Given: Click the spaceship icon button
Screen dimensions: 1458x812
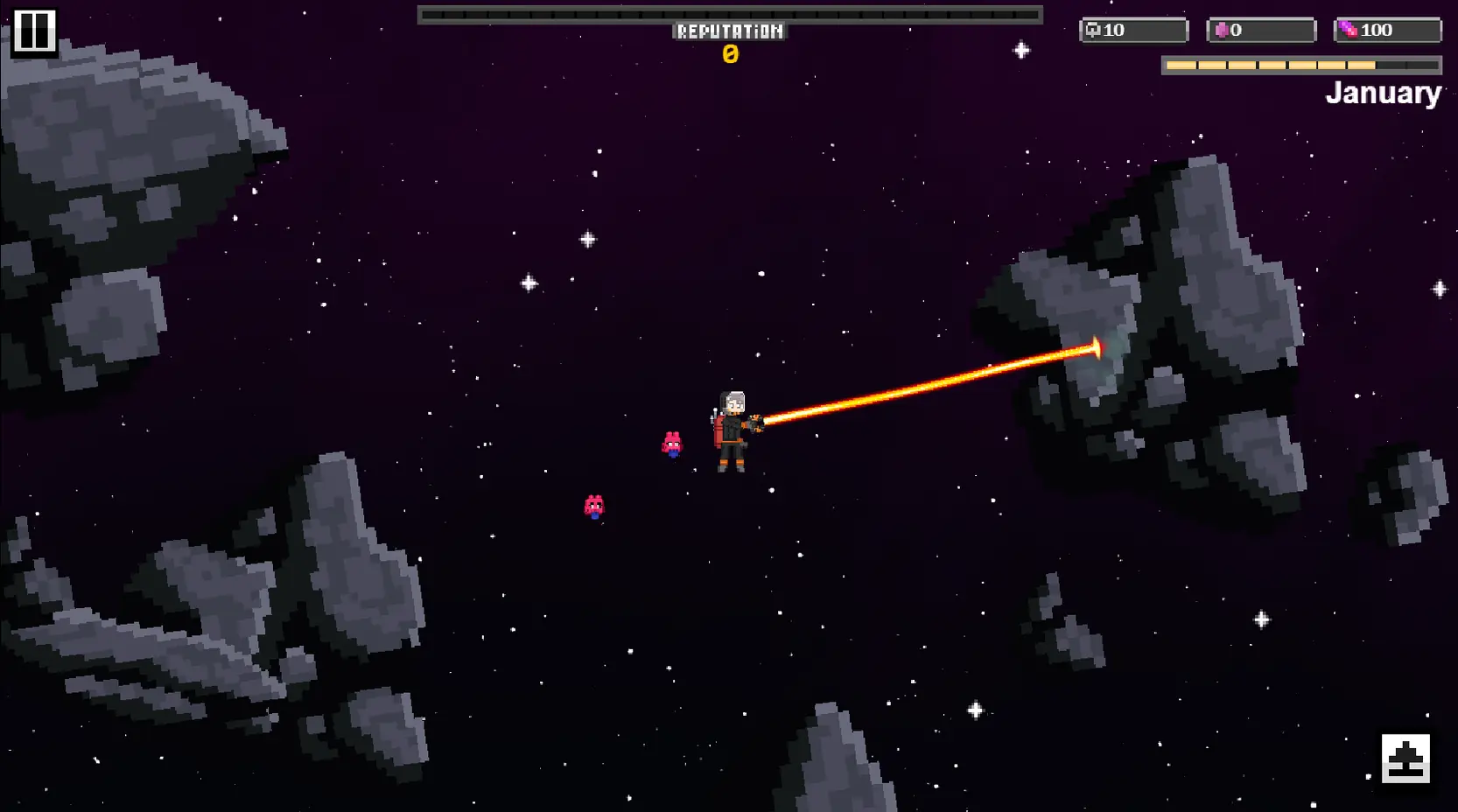Looking at the screenshot, I should point(1405,758).
